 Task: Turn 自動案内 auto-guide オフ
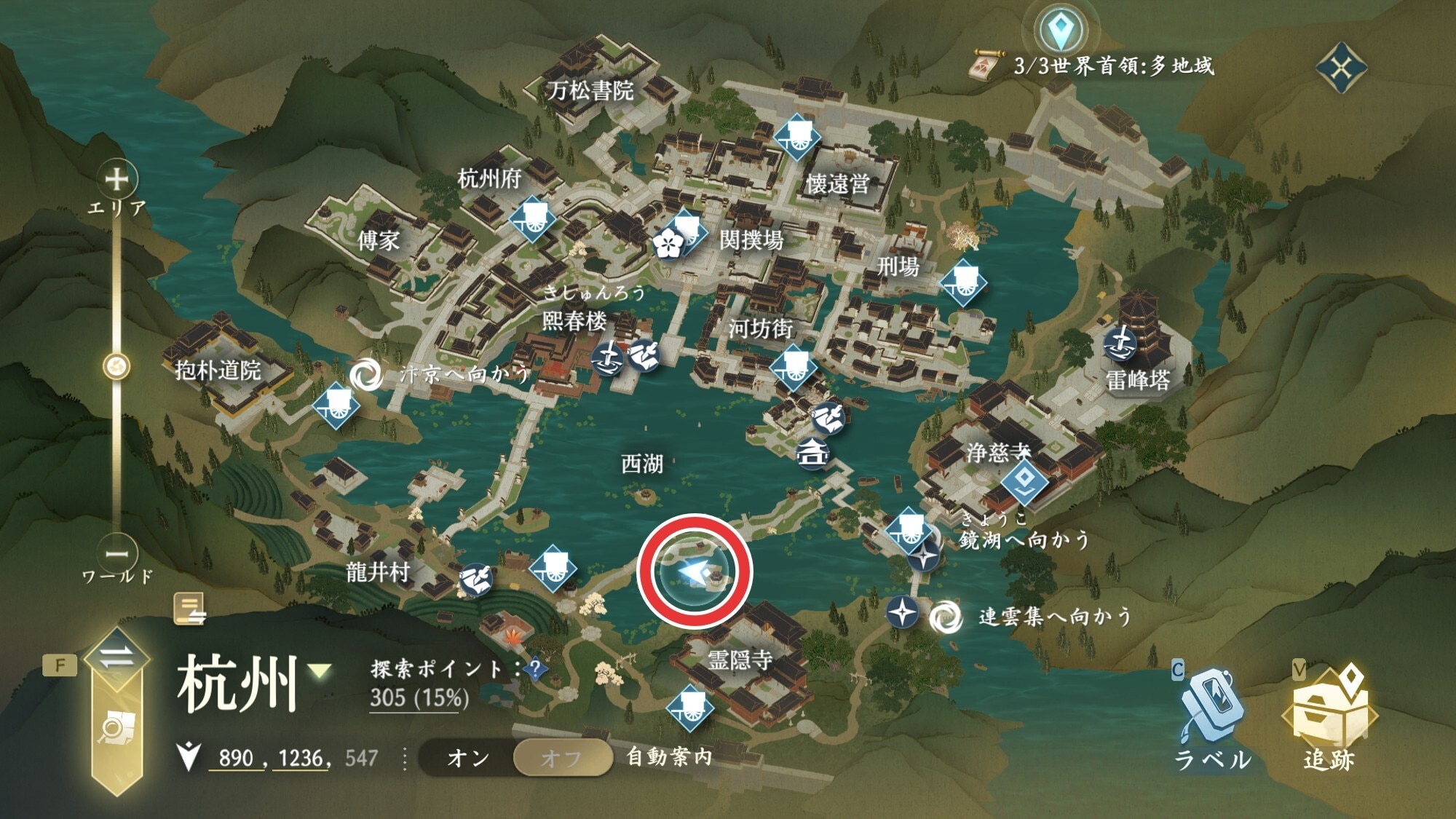(x=561, y=758)
